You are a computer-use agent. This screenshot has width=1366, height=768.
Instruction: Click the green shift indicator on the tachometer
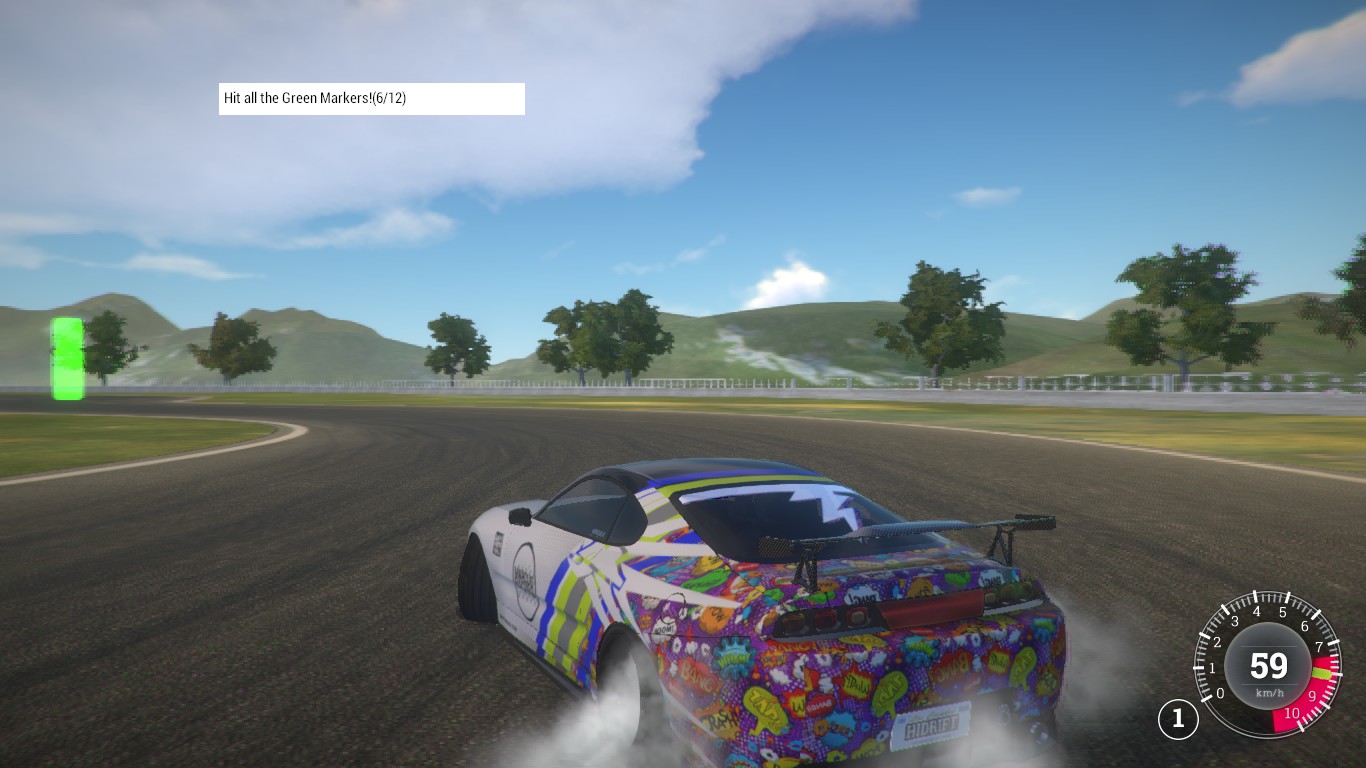tap(1322, 673)
